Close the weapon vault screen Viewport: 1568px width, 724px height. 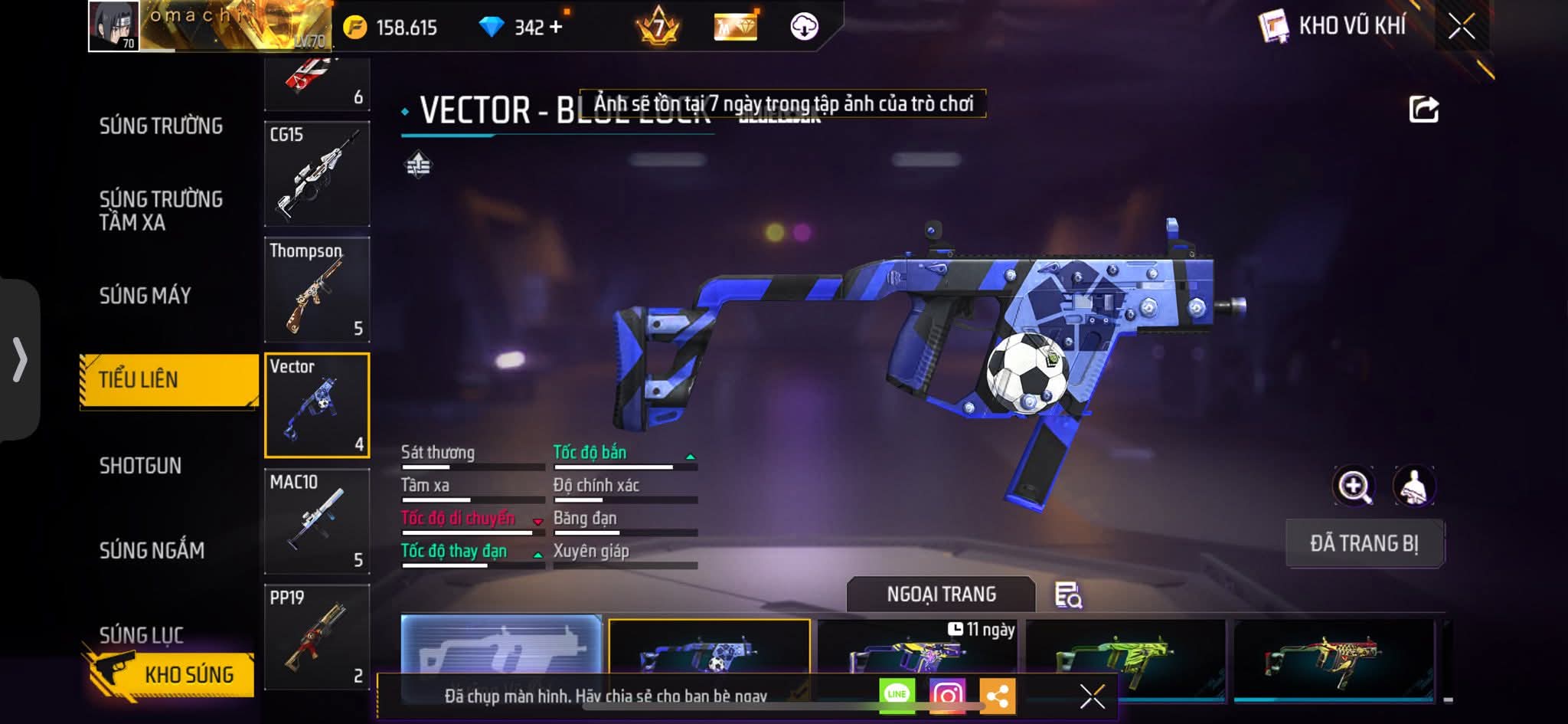(x=1461, y=27)
